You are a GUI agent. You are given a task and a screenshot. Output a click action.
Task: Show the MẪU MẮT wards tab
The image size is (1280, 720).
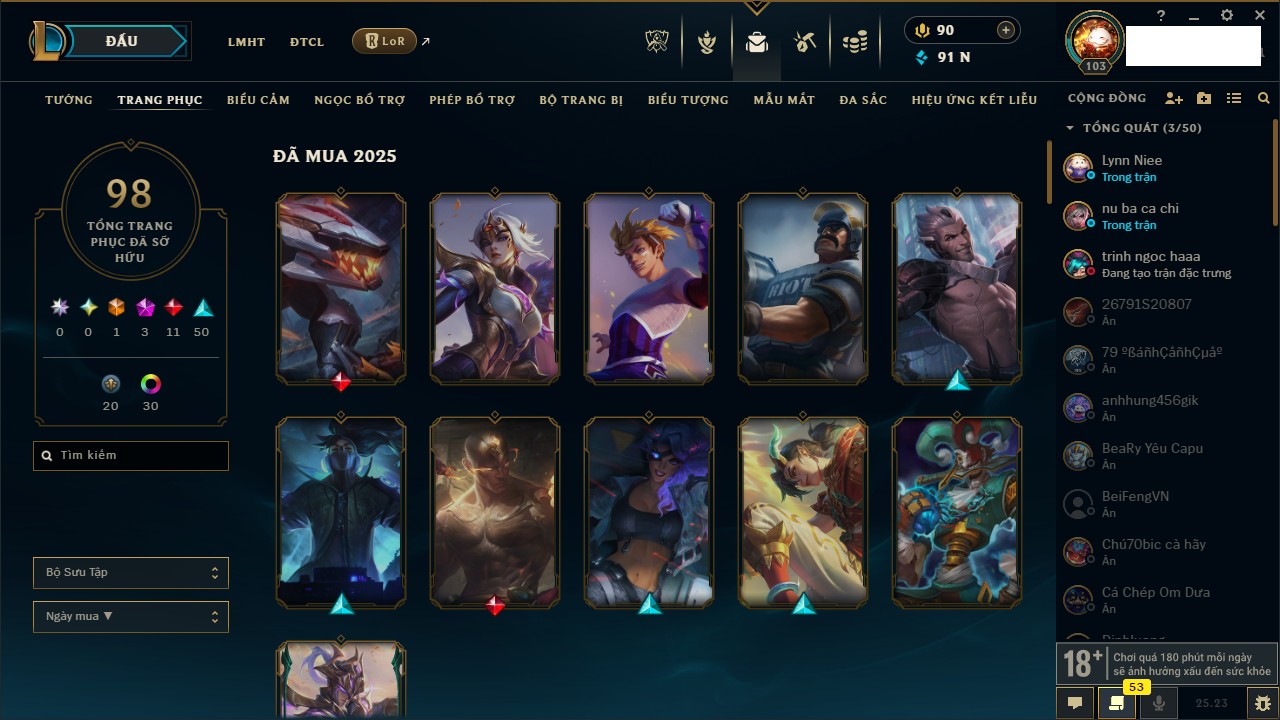[x=784, y=100]
